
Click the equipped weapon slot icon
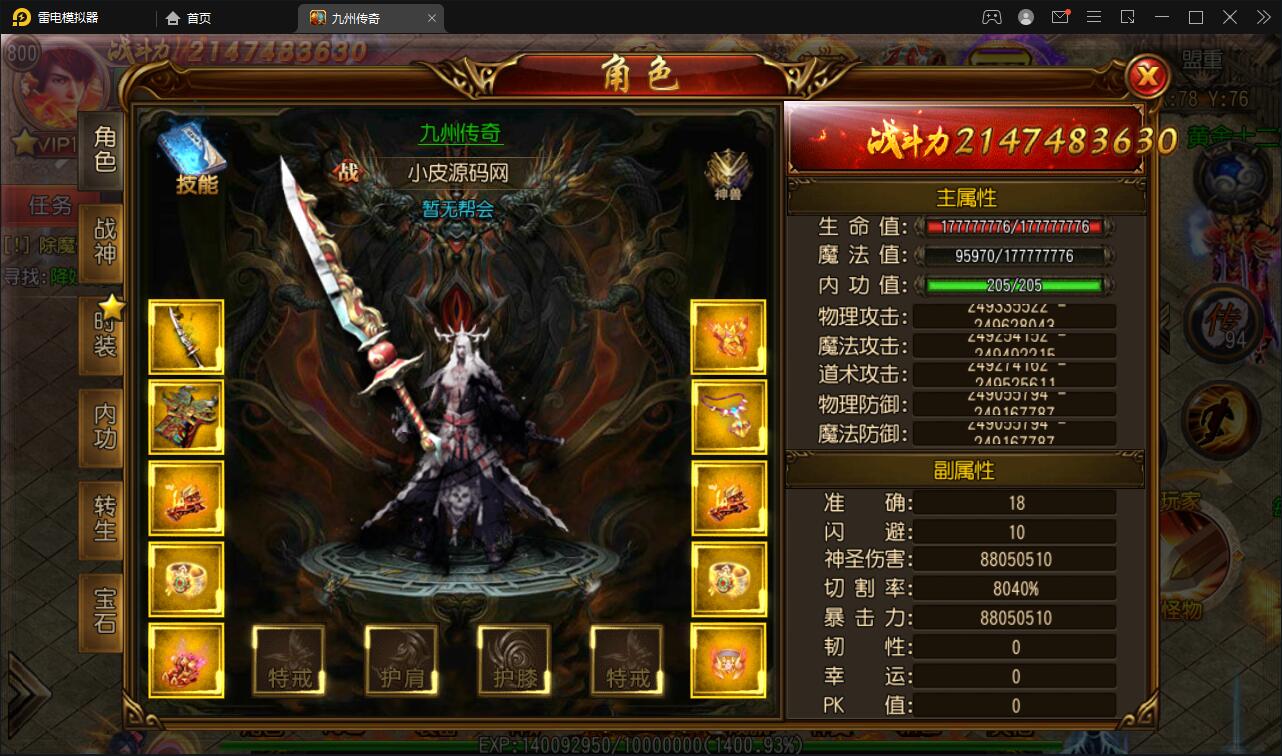(186, 336)
